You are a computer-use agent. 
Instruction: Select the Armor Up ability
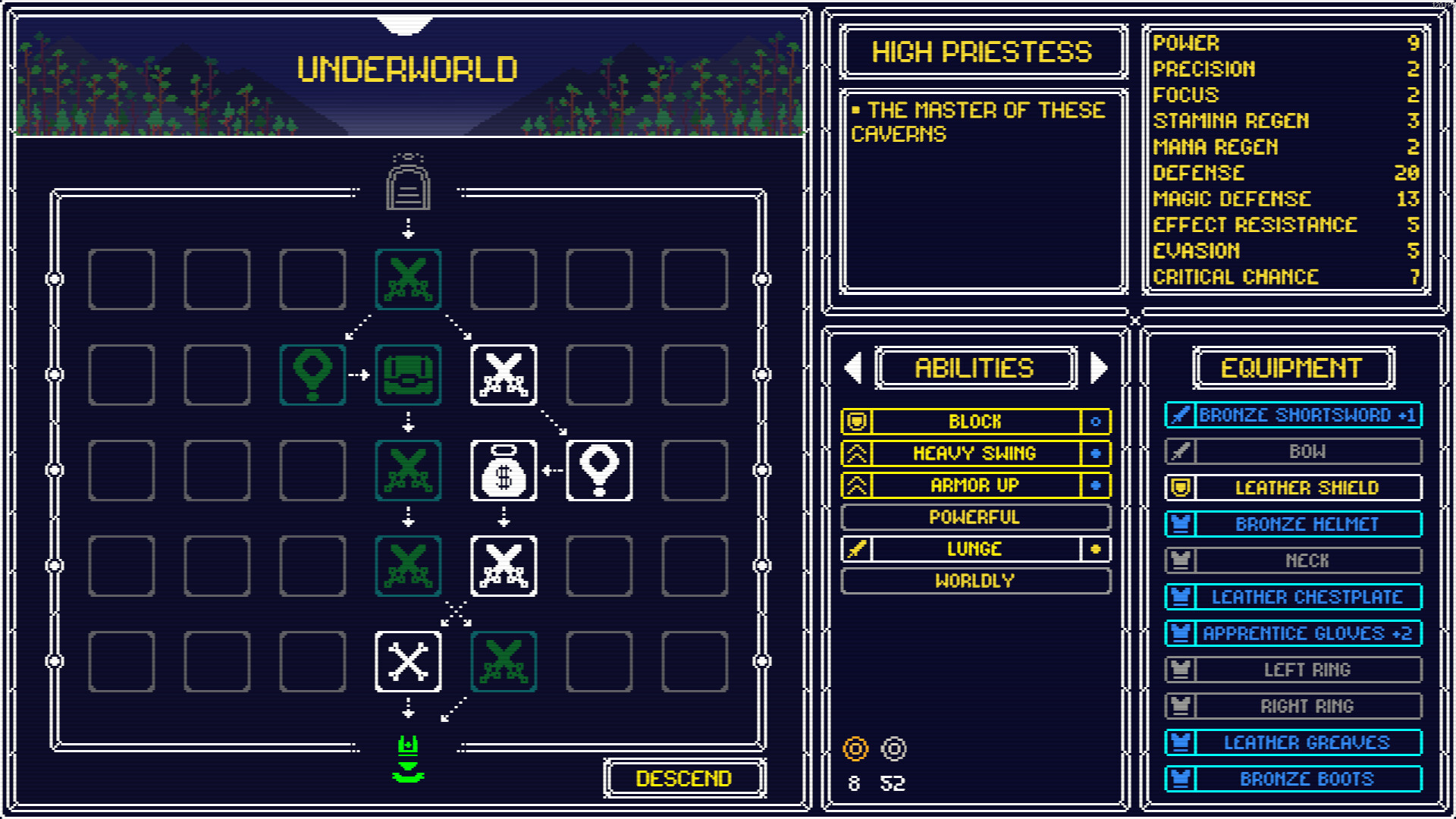point(975,485)
